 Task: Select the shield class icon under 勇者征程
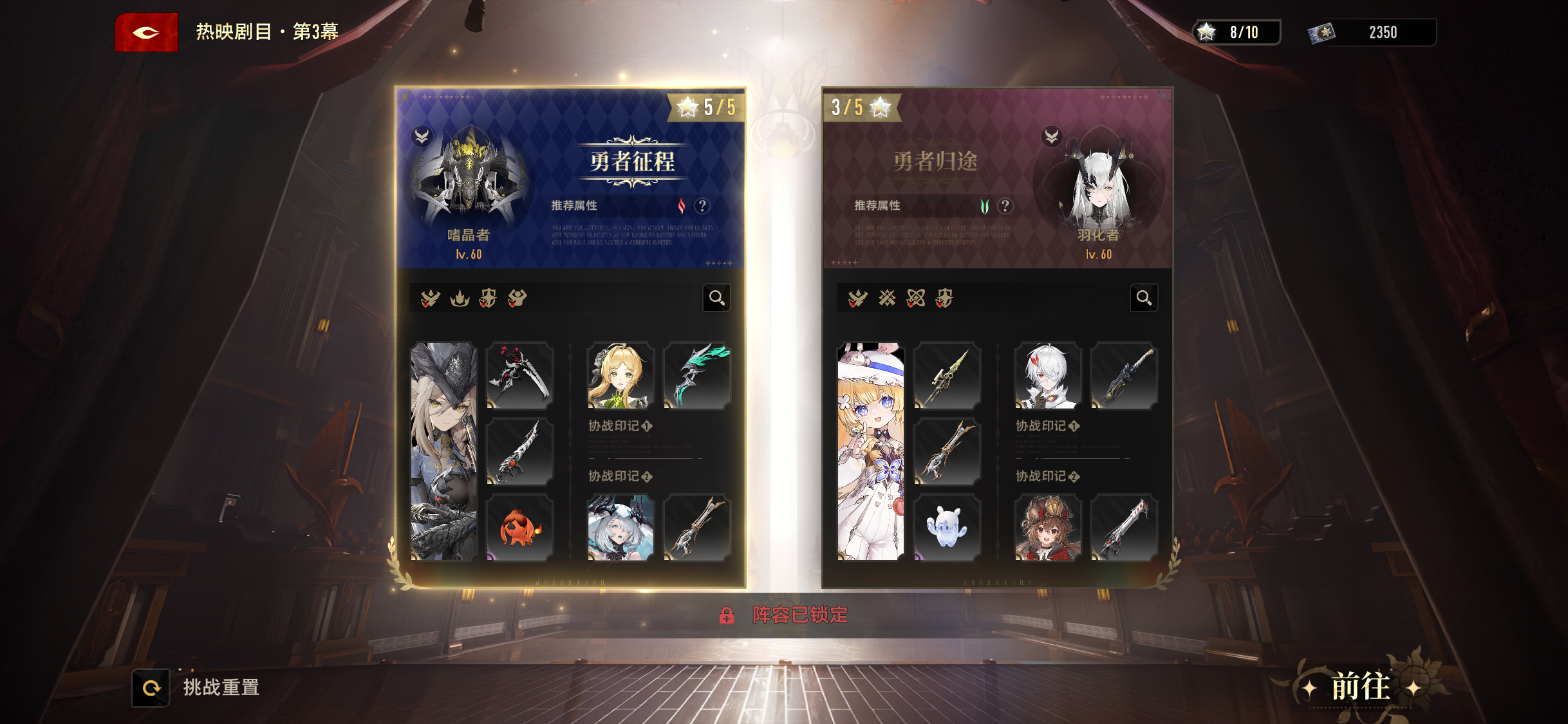pyautogui.click(x=489, y=299)
